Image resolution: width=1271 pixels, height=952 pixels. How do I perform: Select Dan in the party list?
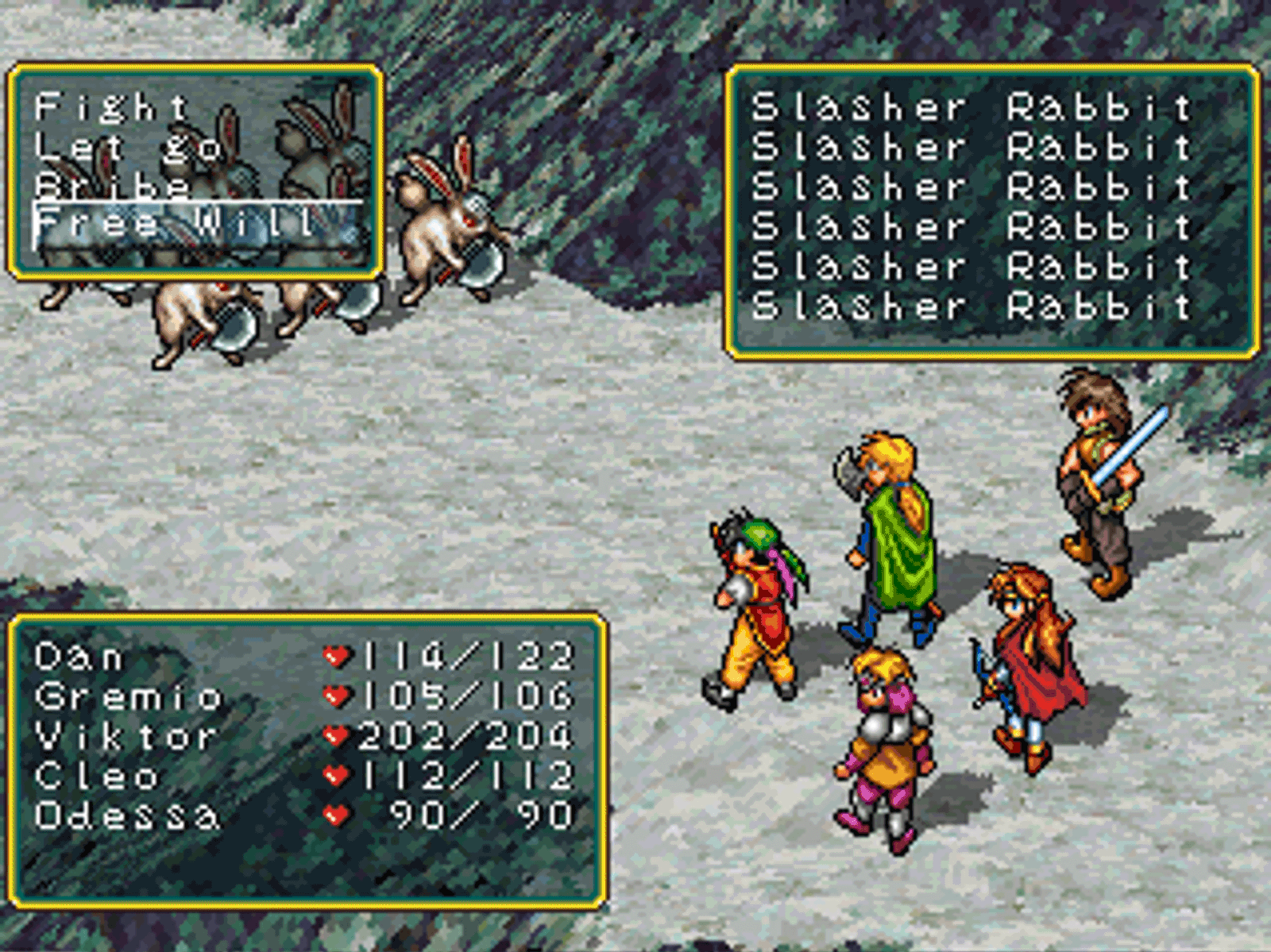tap(79, 657)
